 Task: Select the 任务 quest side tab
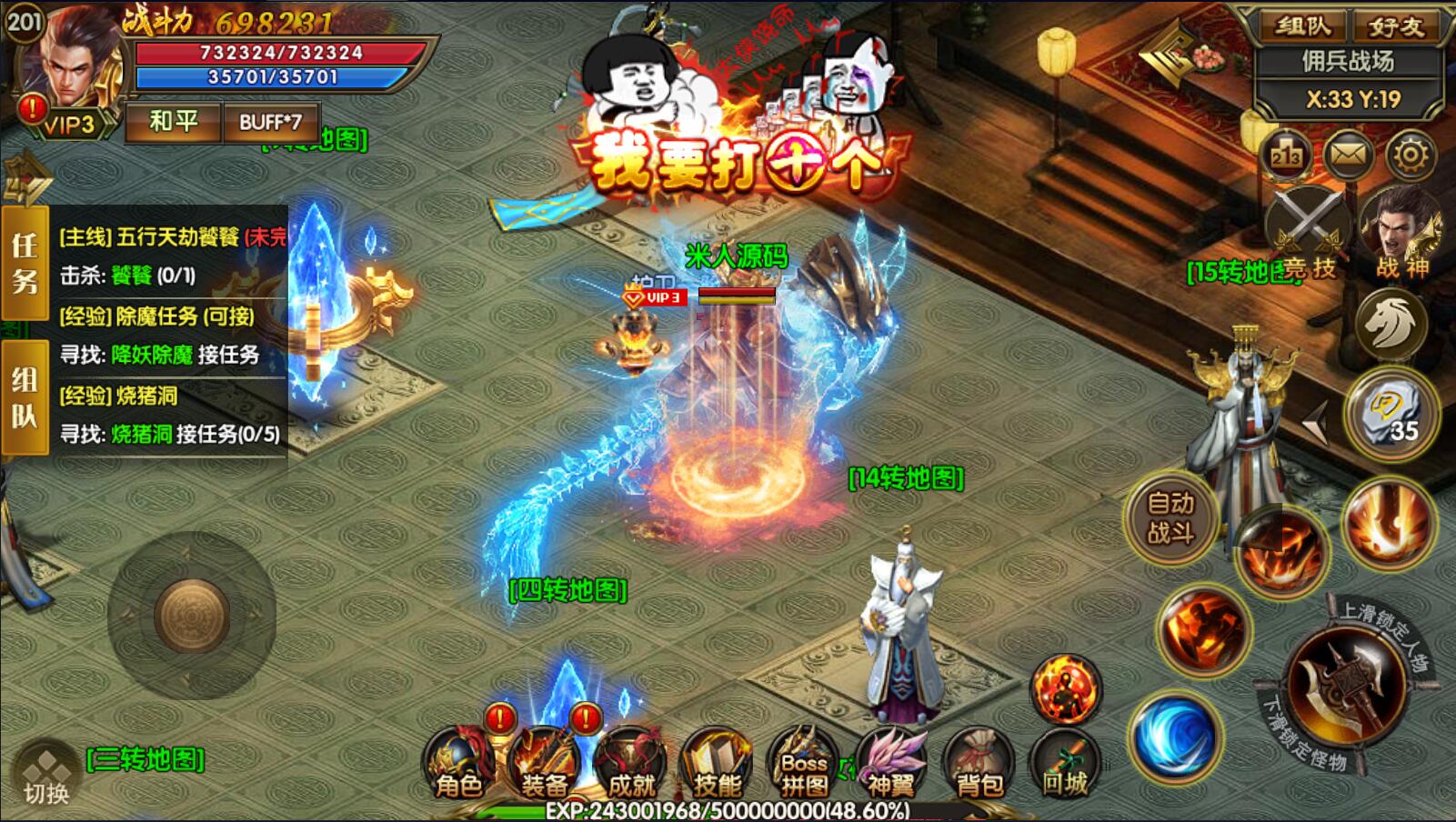(25, 263)
